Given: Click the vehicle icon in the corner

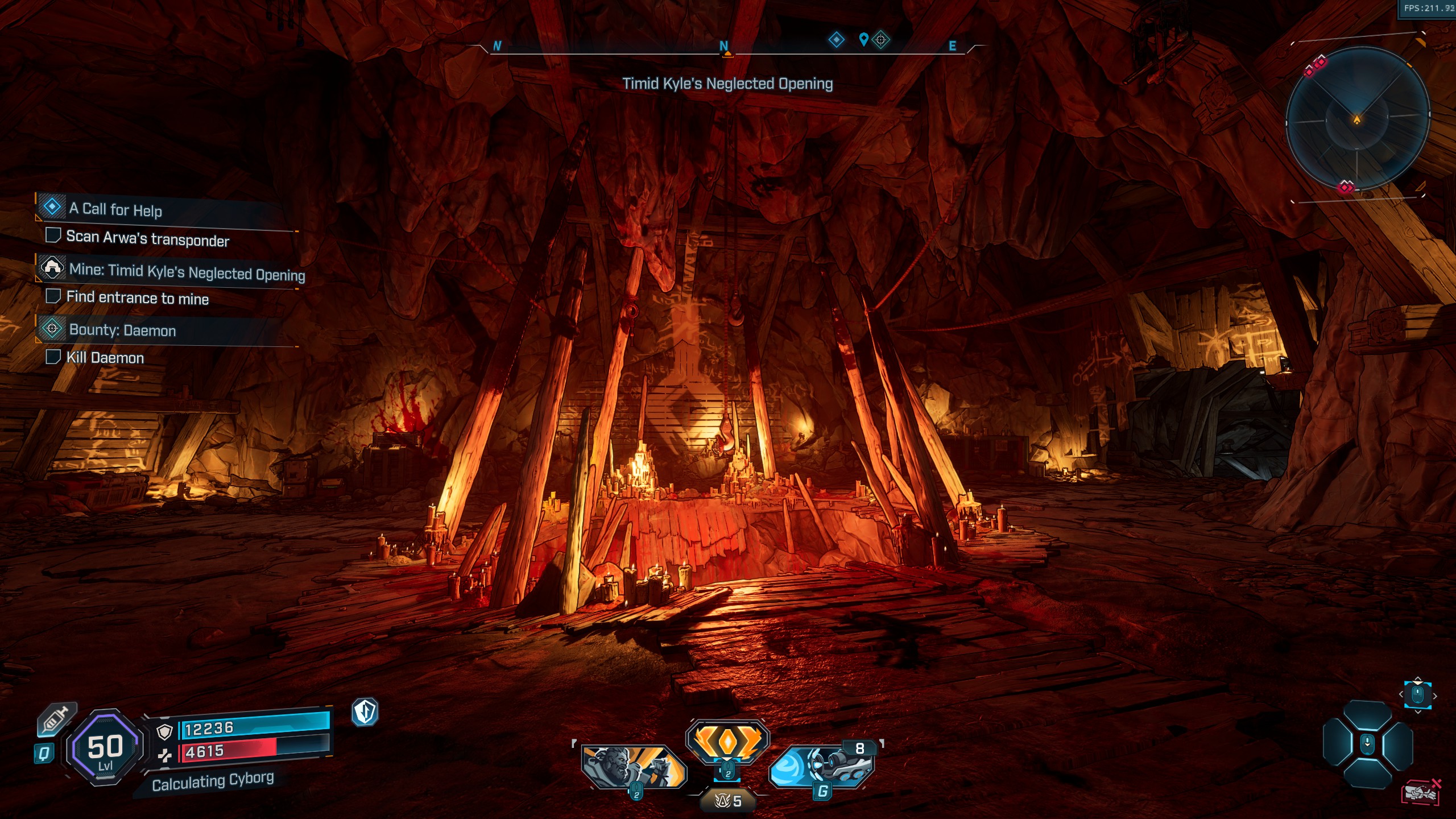Looking at the screenshot, I should (1420, 792).
